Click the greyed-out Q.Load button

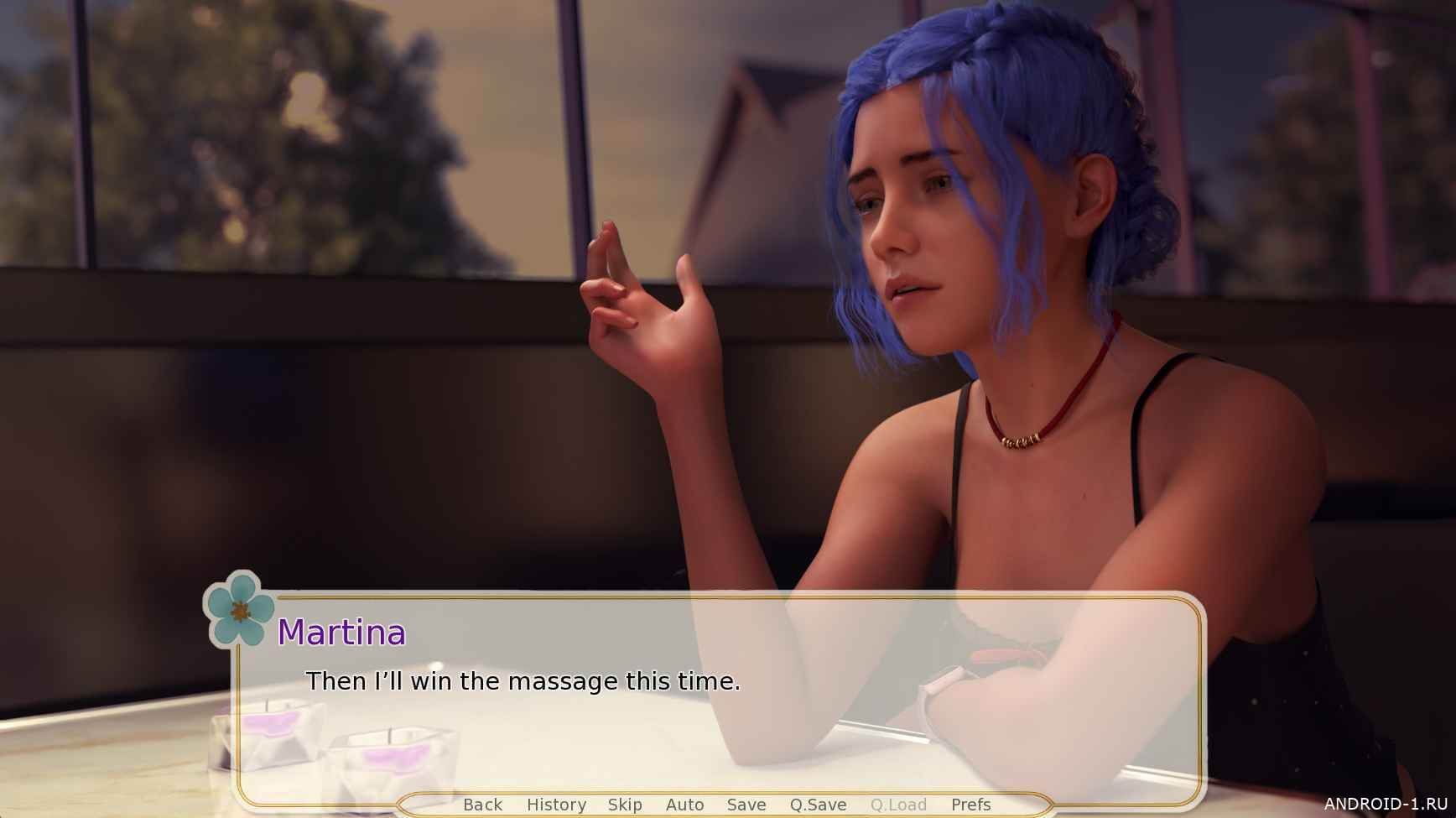pyautogui.click(x=898, y=805)
